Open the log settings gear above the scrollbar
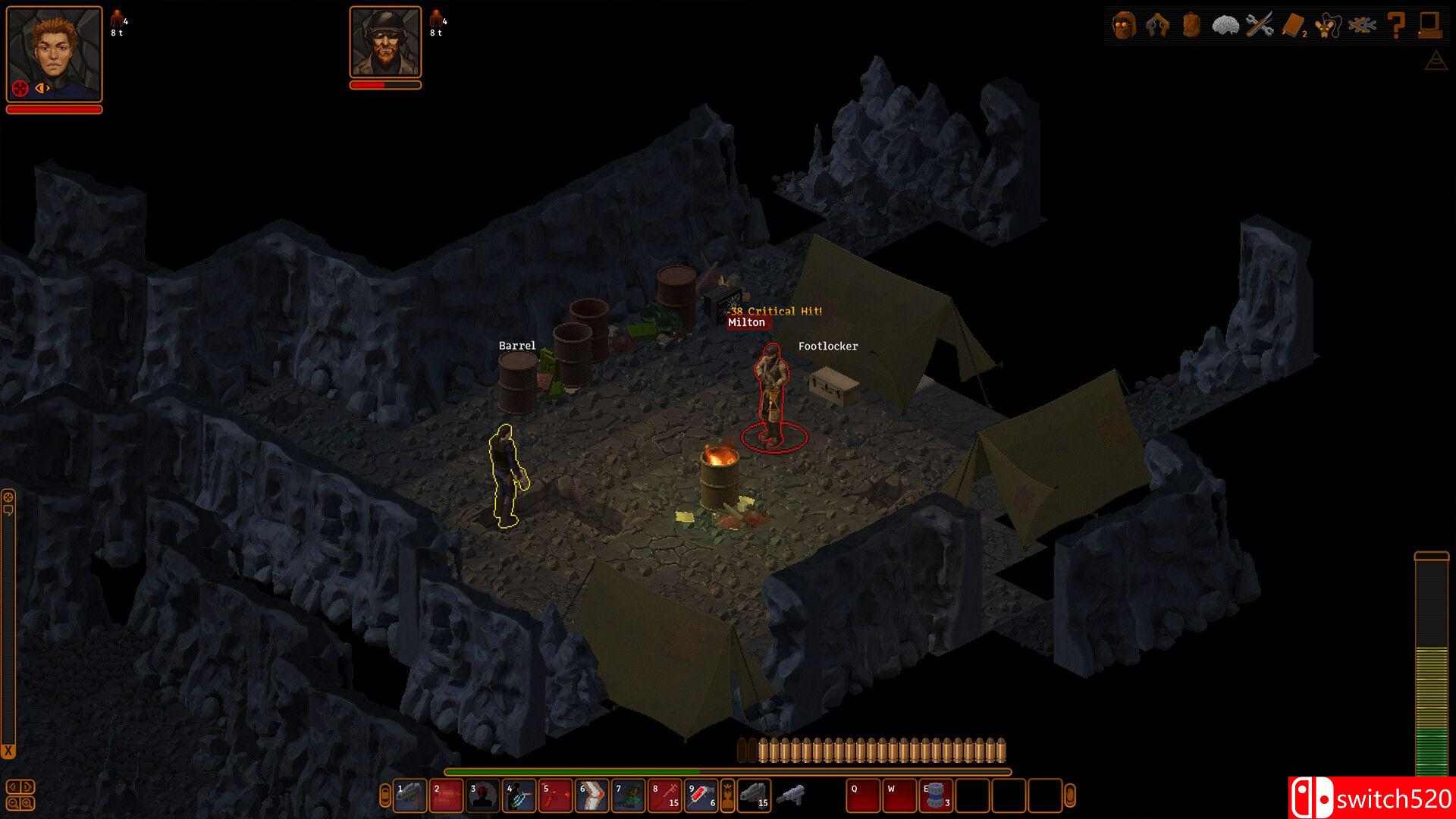 [8, 497]
